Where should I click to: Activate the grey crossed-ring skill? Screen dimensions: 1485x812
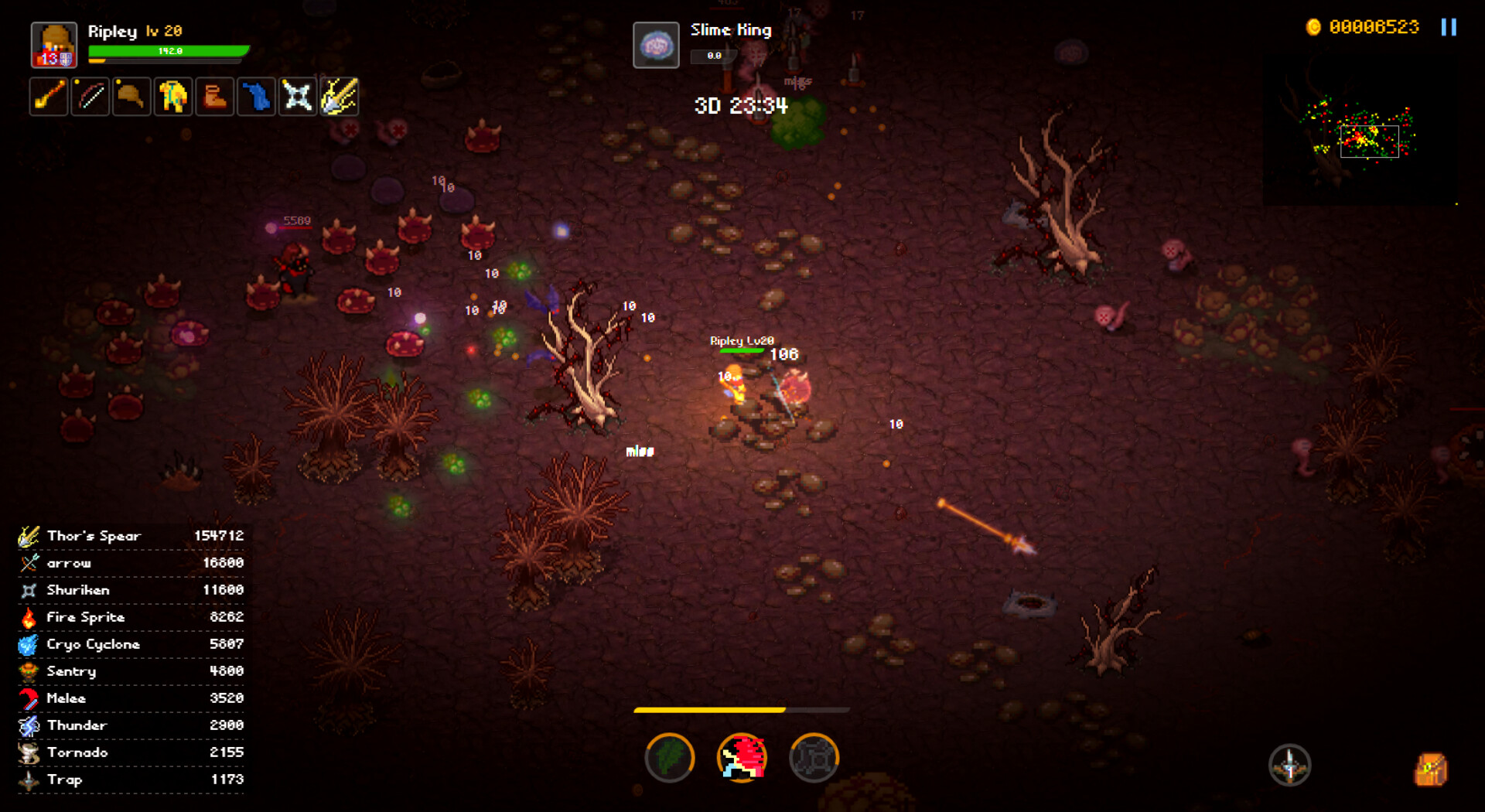[x=814, y=758]
